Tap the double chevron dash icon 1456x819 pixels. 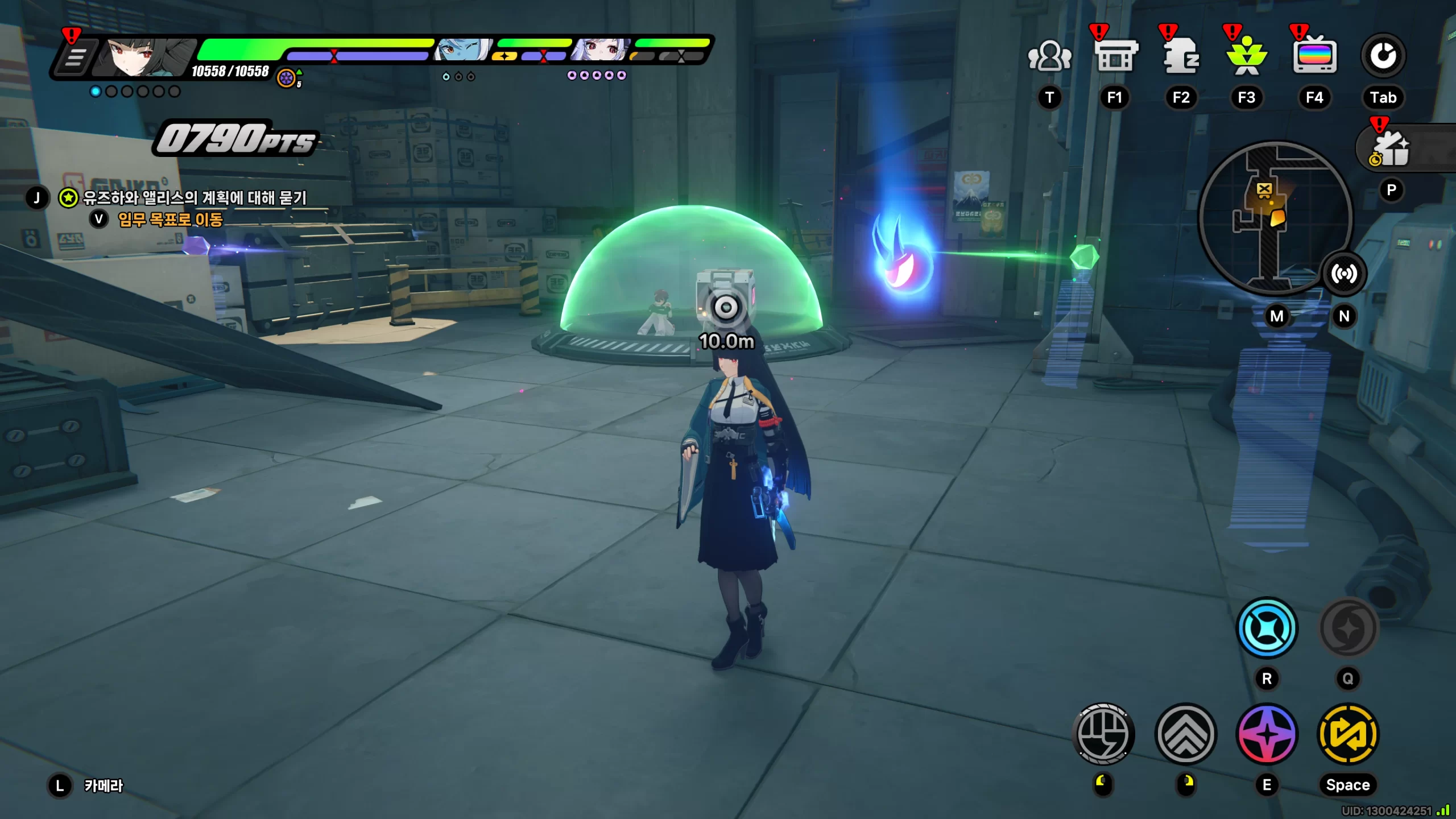coord(1186,734)
